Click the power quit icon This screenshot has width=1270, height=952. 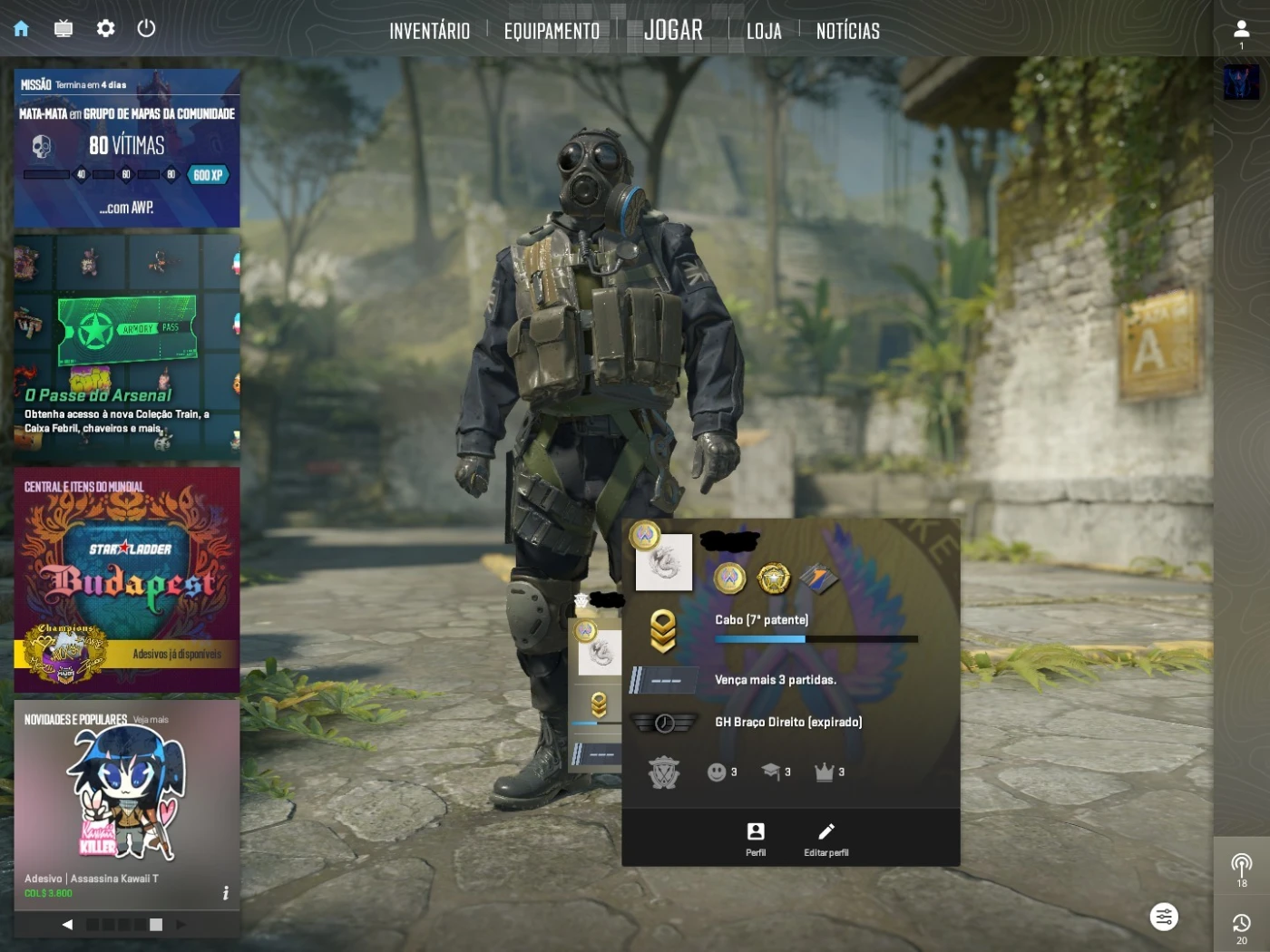(146, 29)
